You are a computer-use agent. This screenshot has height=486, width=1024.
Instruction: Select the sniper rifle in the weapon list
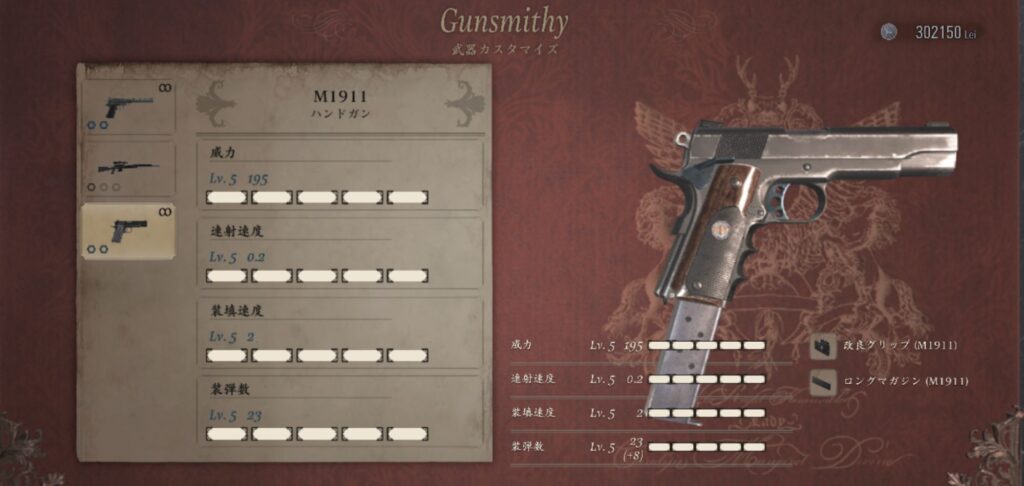127,168
